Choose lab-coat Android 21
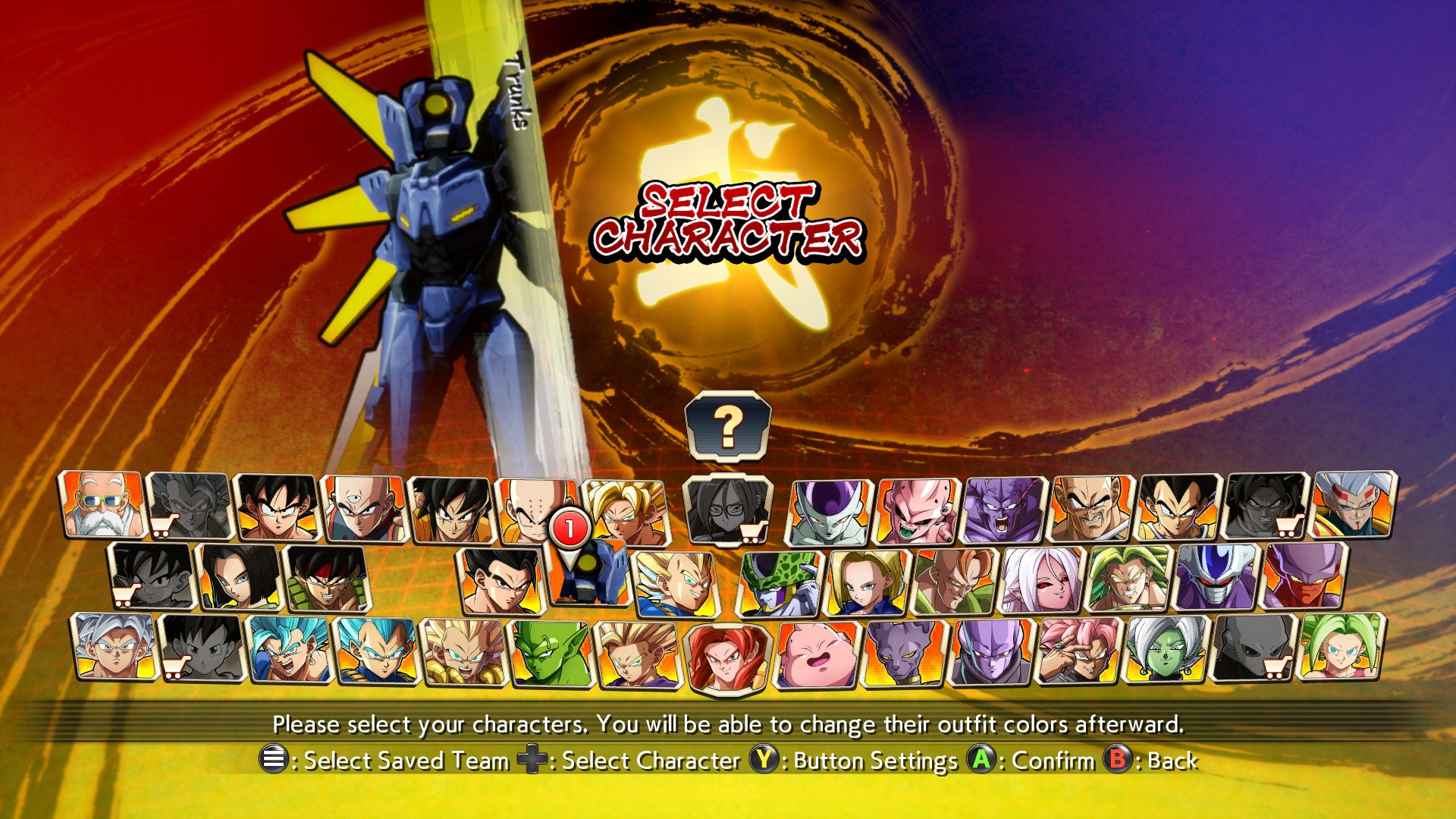Screen dimensions: 1456x819 pos(728,507)
